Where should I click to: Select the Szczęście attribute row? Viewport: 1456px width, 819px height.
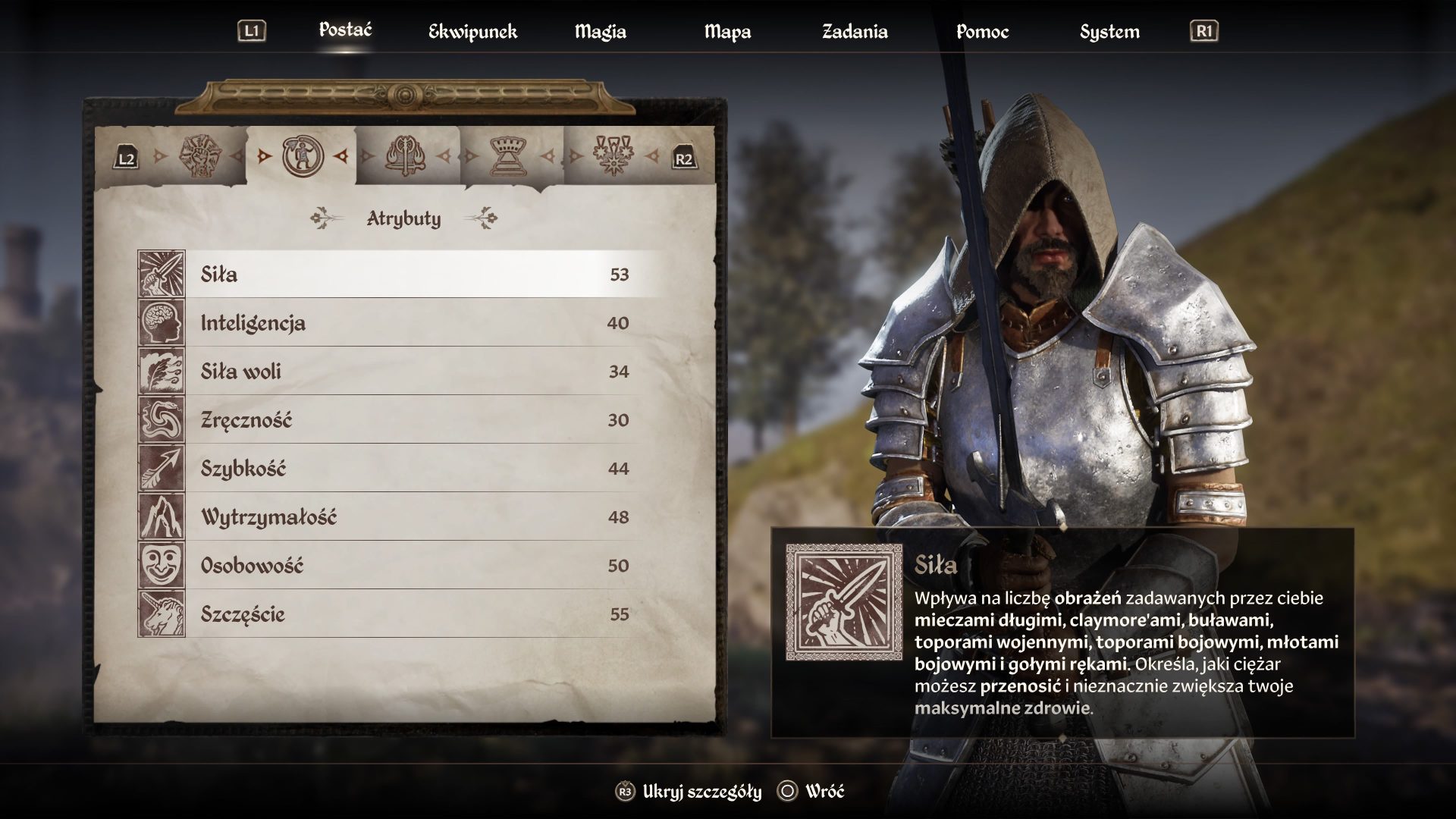(x=409, y=614)
